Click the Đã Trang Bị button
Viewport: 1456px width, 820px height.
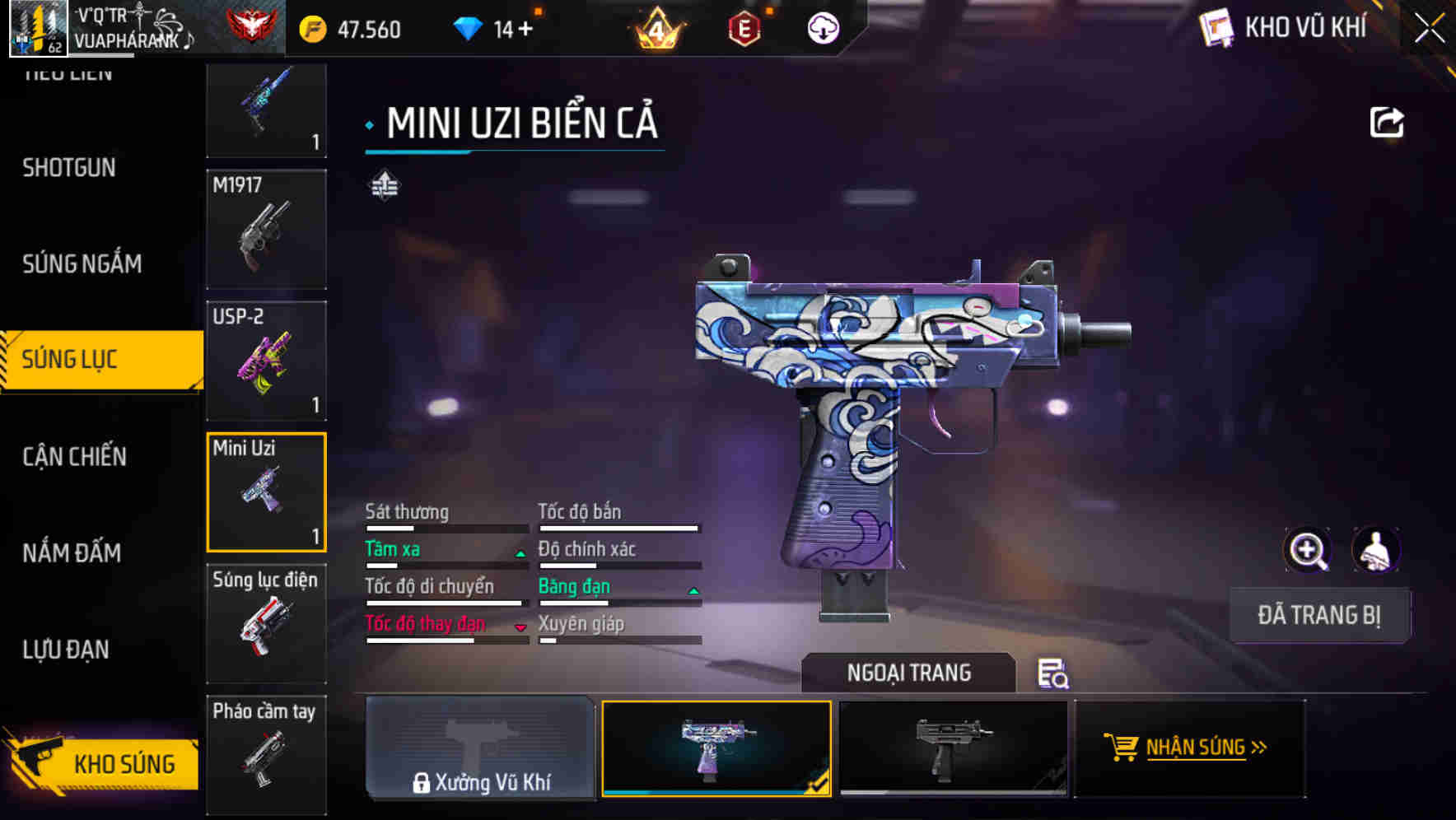pos(1318,615)
